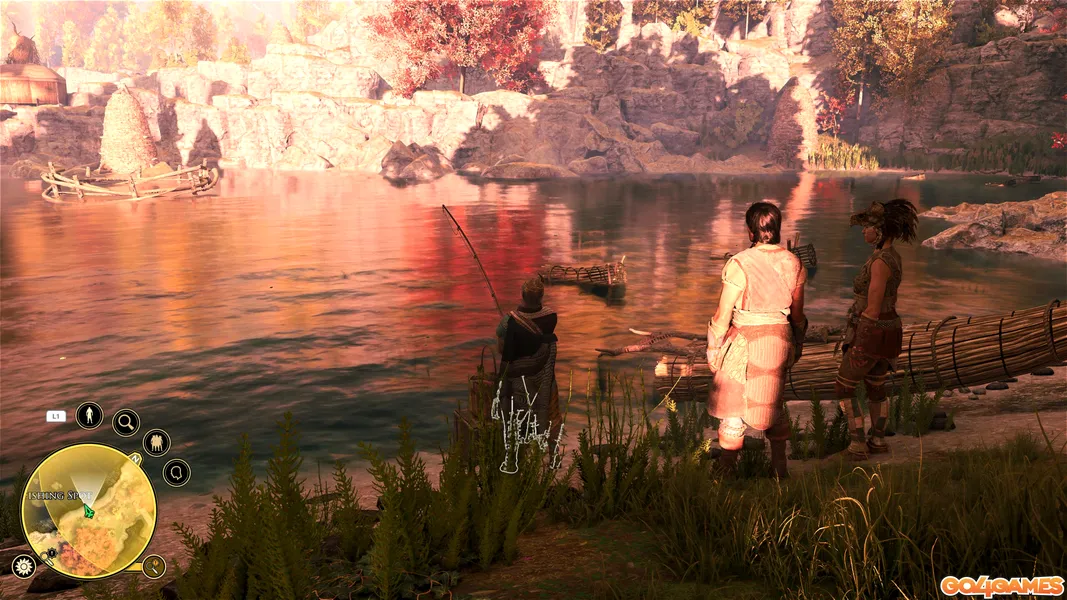Viewport: 1067px width, 600px height.
Task: Click the green player arrow on minimap
Action: click(89, 511)
